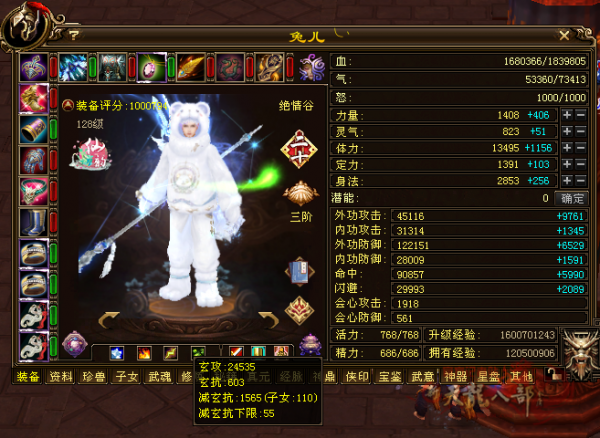Open the question mark help button
600x438 pixels.
[74, 36]
